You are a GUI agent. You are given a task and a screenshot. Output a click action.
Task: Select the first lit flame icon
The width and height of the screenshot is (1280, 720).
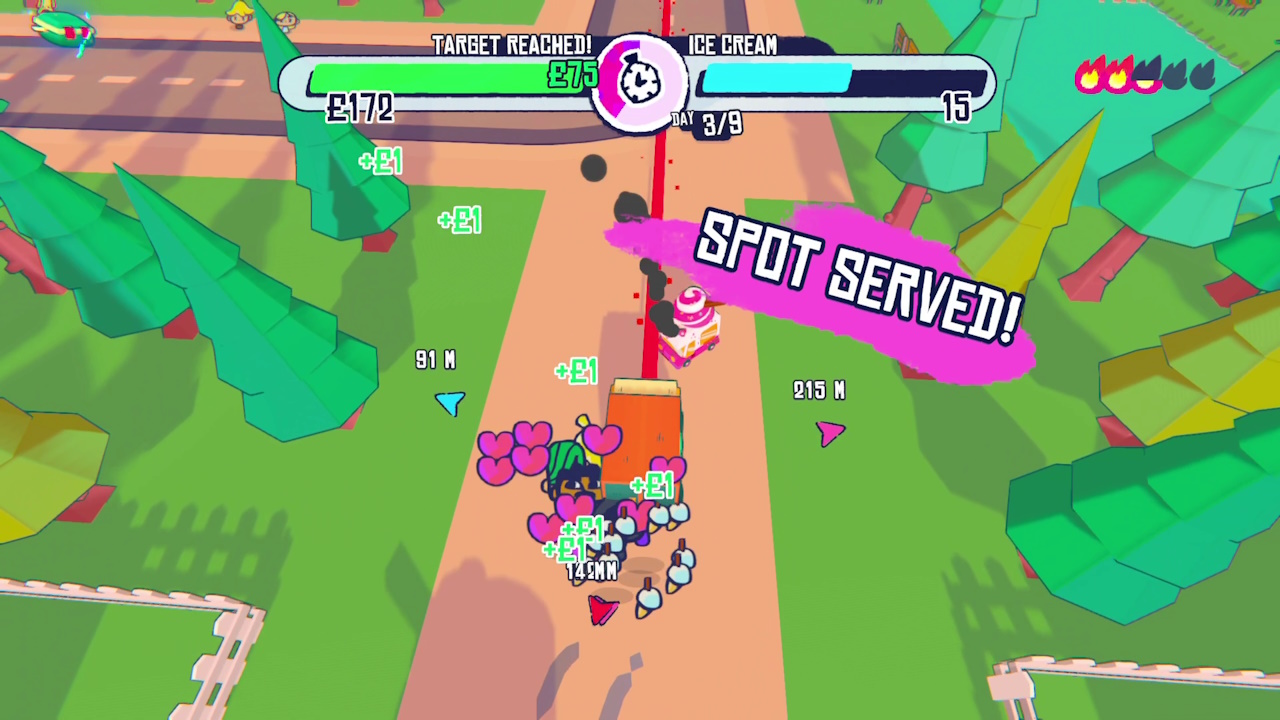(1089, 75)
